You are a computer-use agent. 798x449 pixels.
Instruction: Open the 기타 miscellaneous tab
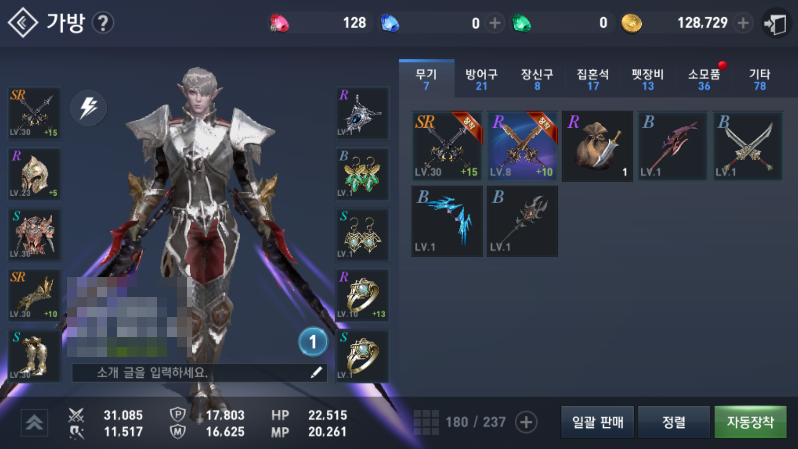coord(759,79)
